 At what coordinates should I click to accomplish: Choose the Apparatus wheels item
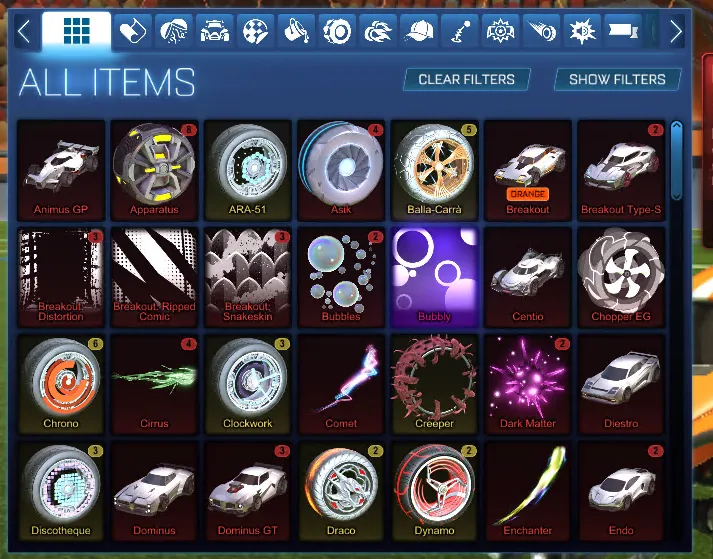tap(154, 168)
